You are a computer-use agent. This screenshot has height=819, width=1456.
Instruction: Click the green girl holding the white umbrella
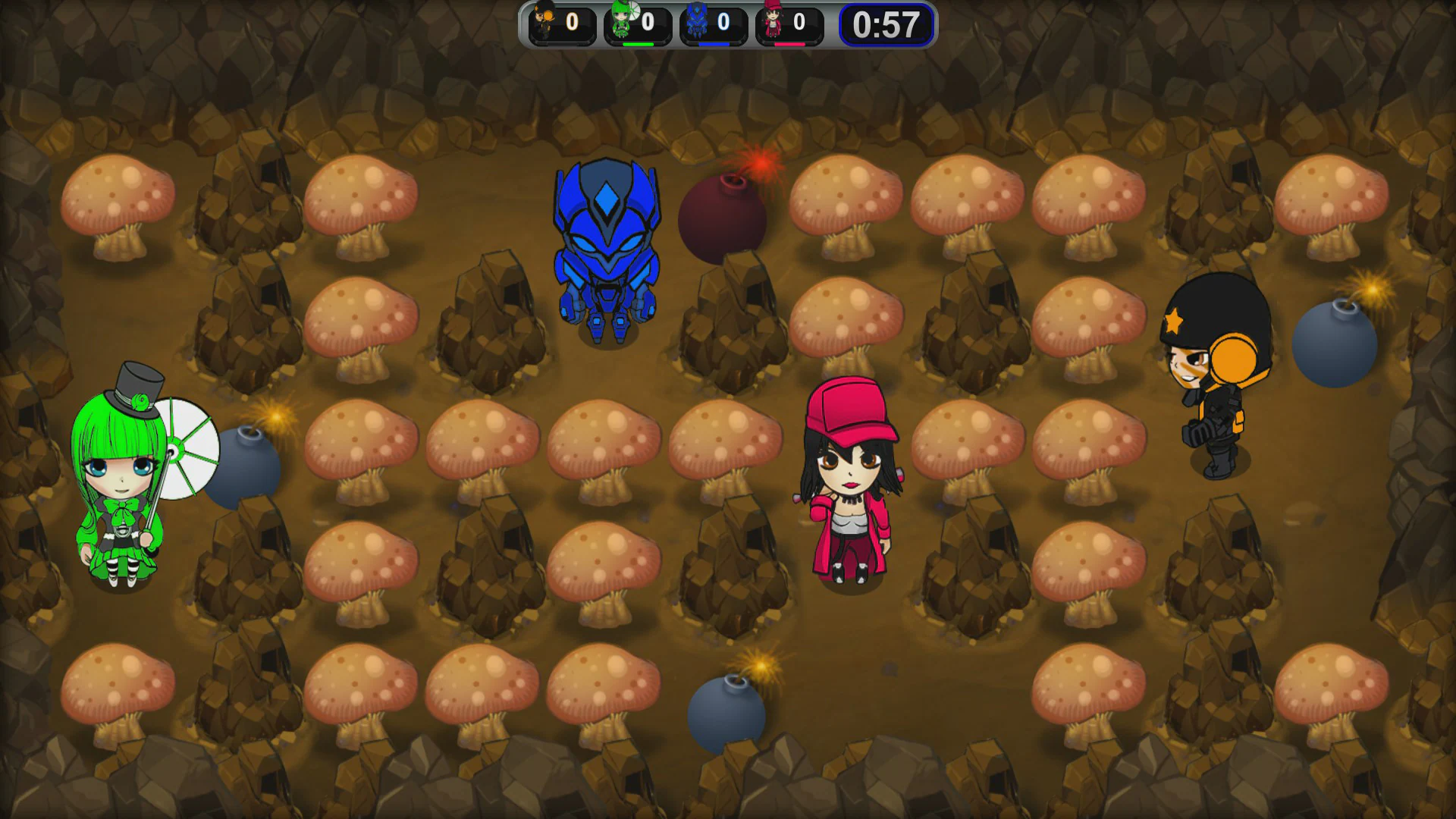click(x=121, y=485)
